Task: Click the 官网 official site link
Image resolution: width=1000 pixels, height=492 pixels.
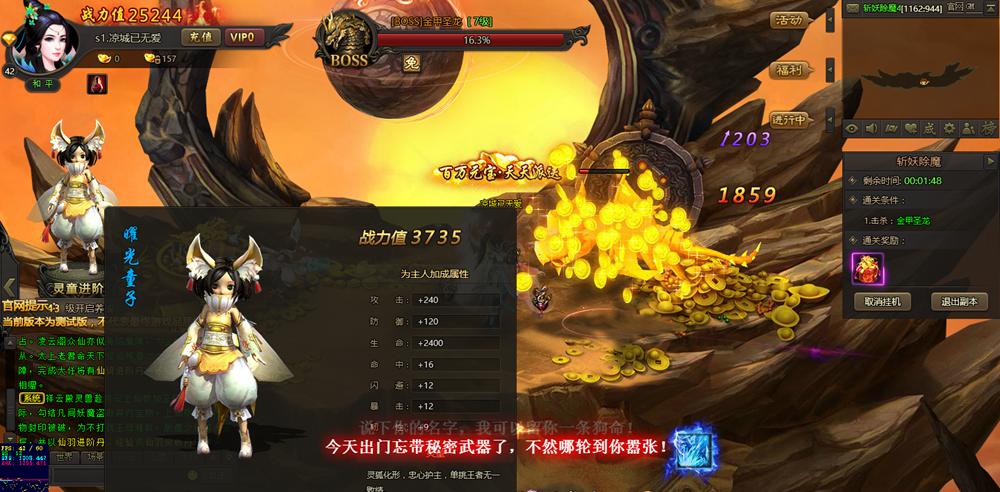Action: click(957, 7)
